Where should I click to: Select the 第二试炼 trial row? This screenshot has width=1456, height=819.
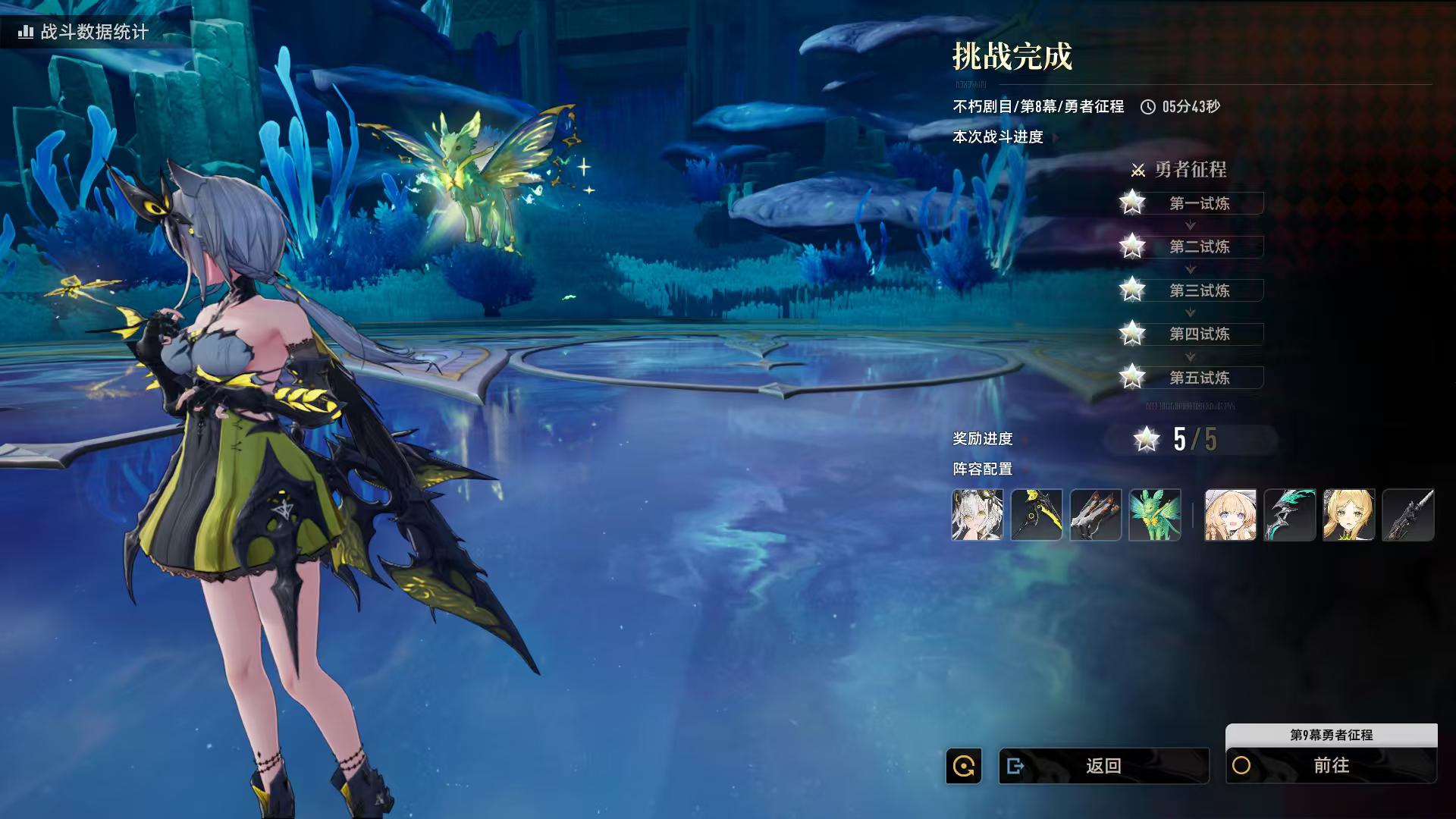click(x=1199, y=246)
